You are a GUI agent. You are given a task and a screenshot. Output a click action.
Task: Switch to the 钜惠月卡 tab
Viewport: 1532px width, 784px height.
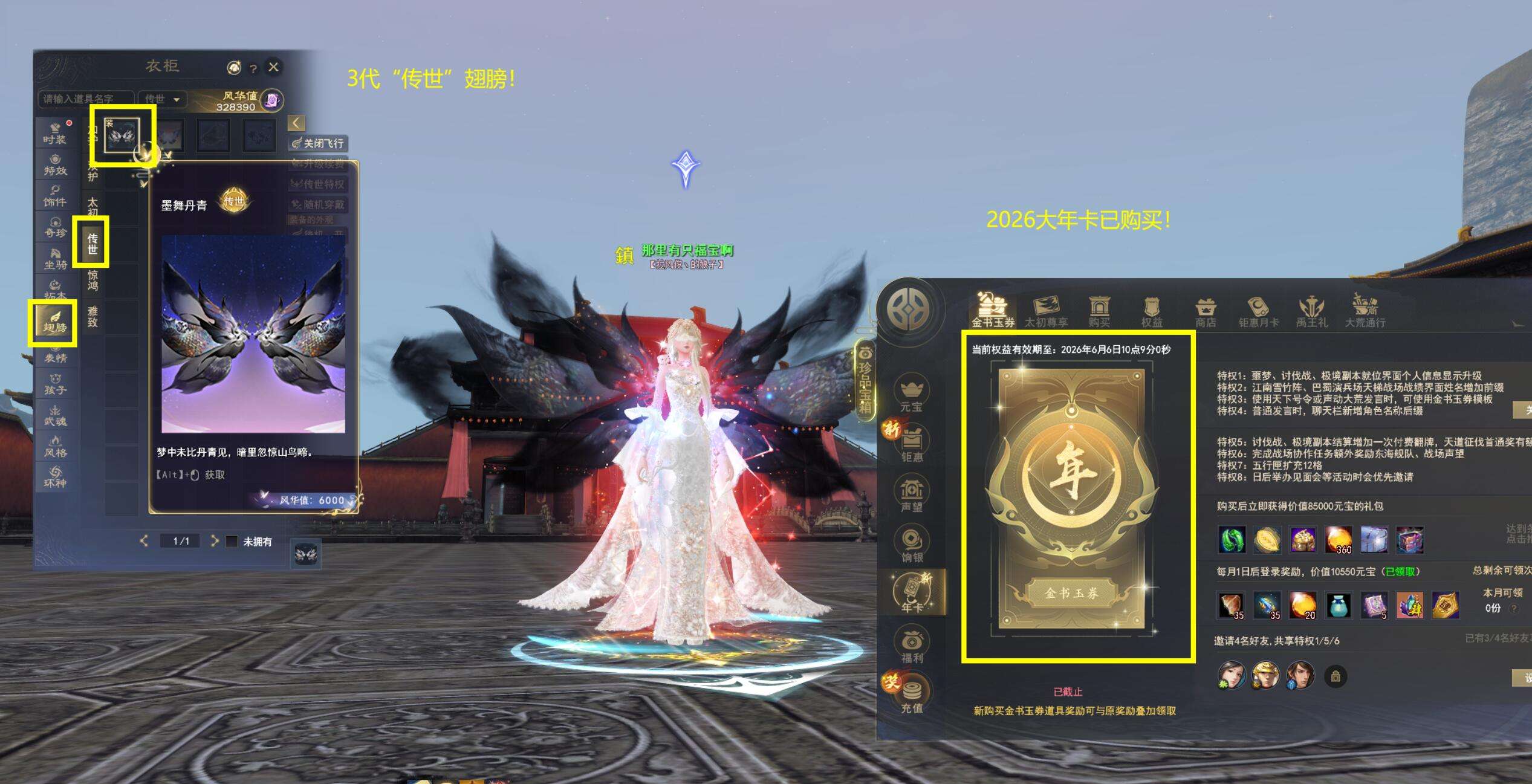point(1258,311)
